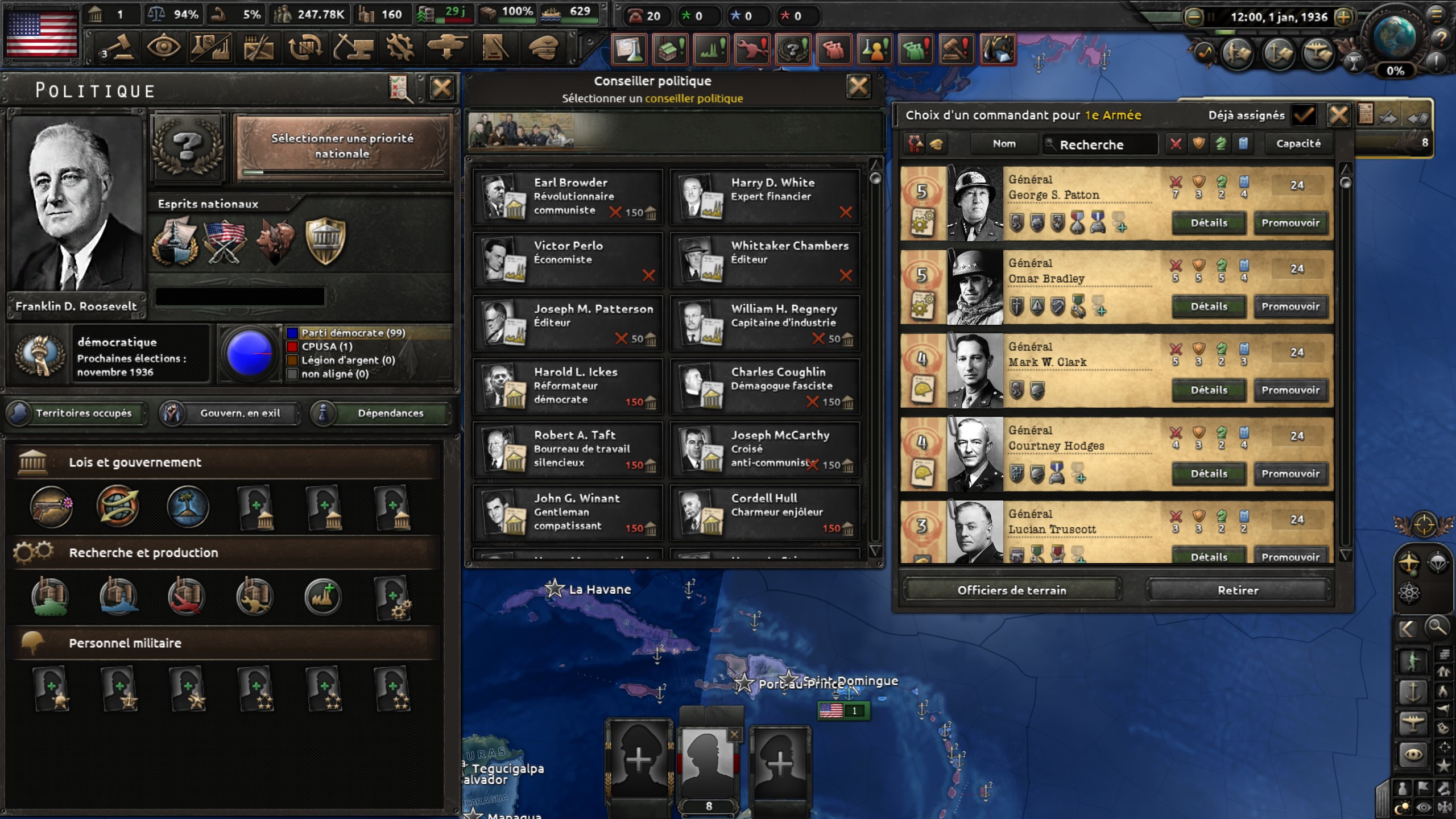Close the commander selection window
The image size is (1456, 819).
pyautogui.click(x=1338, y=115)
